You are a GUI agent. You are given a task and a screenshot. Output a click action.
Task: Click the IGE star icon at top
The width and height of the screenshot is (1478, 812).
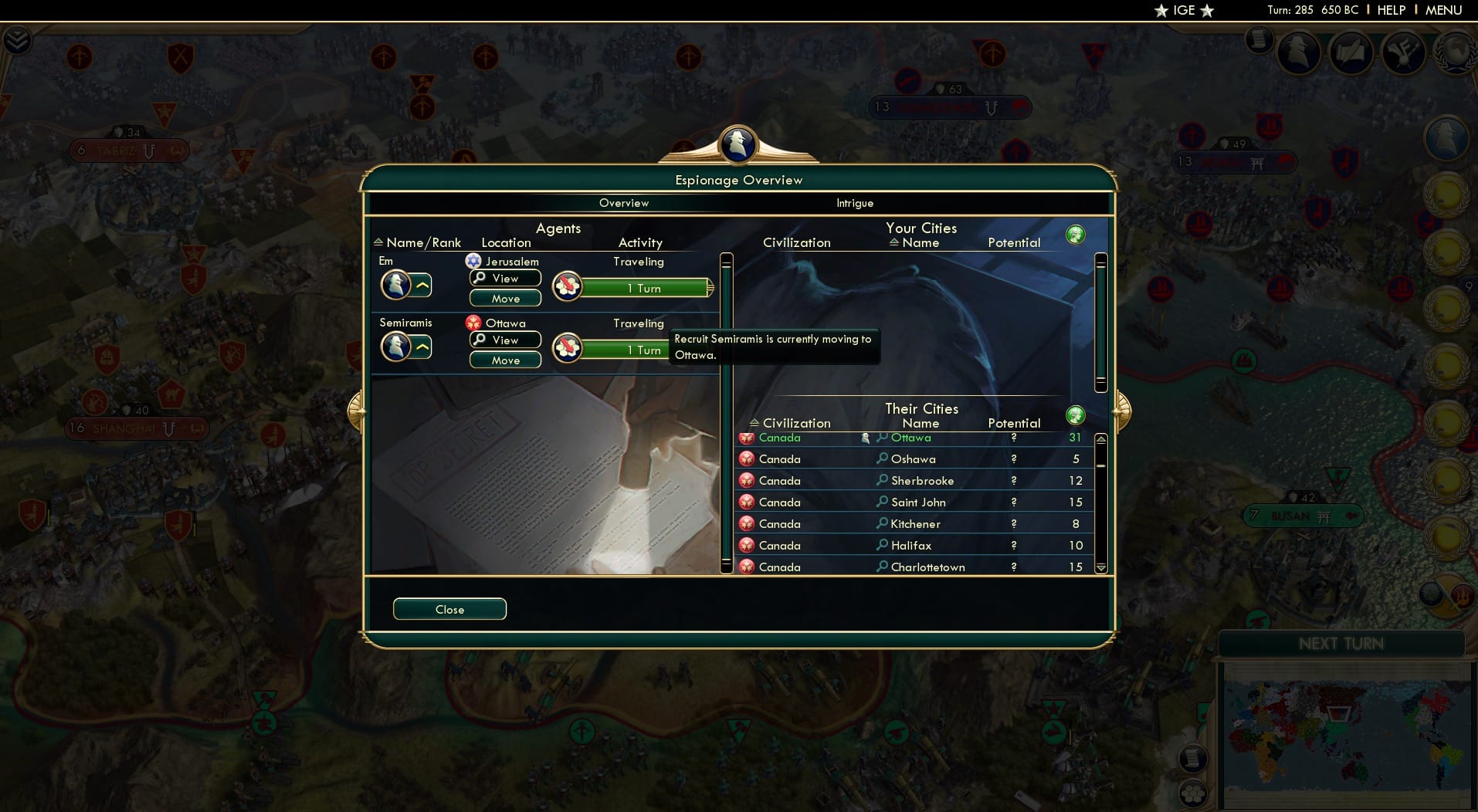point(1160,11)
